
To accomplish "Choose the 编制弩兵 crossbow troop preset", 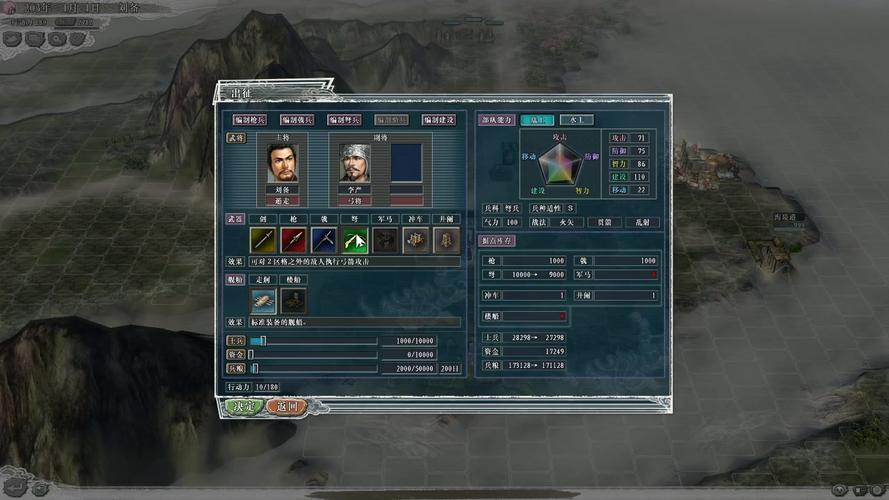I will click(x=344, y=120).
